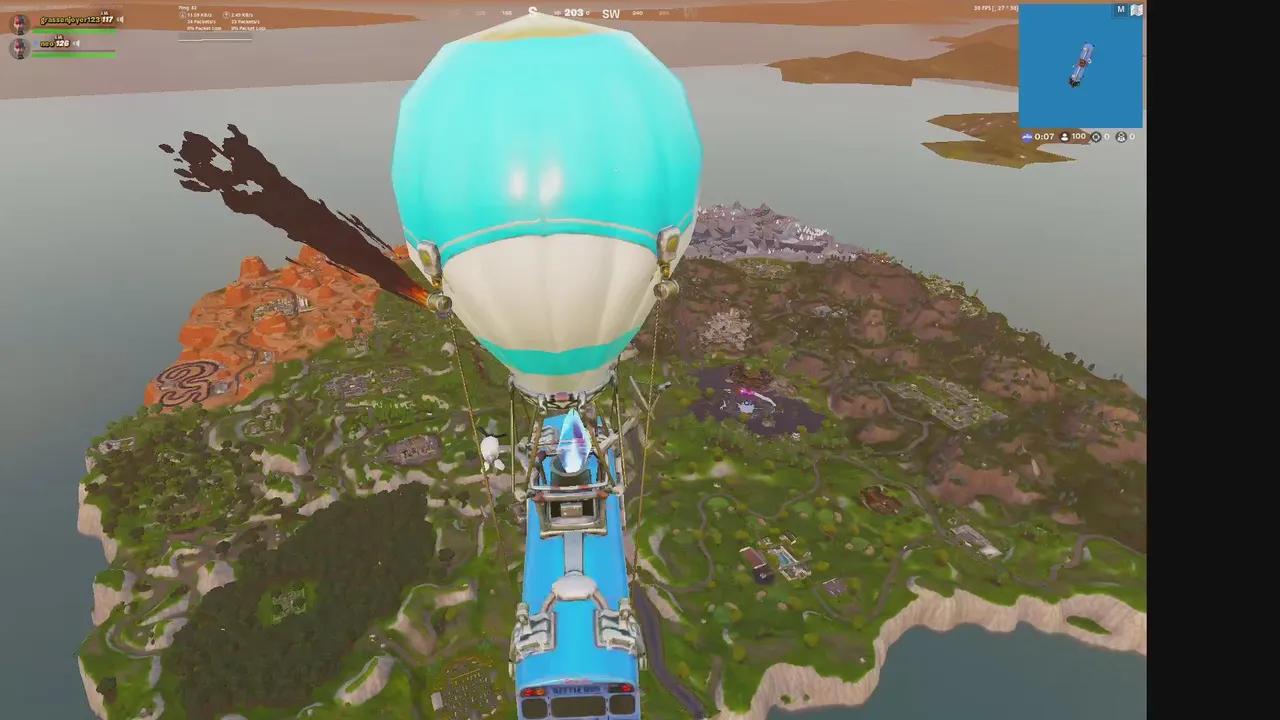Click the 203 altitude indicator on the compass
The image size is (1280, 720).
(x=573, y=13)
